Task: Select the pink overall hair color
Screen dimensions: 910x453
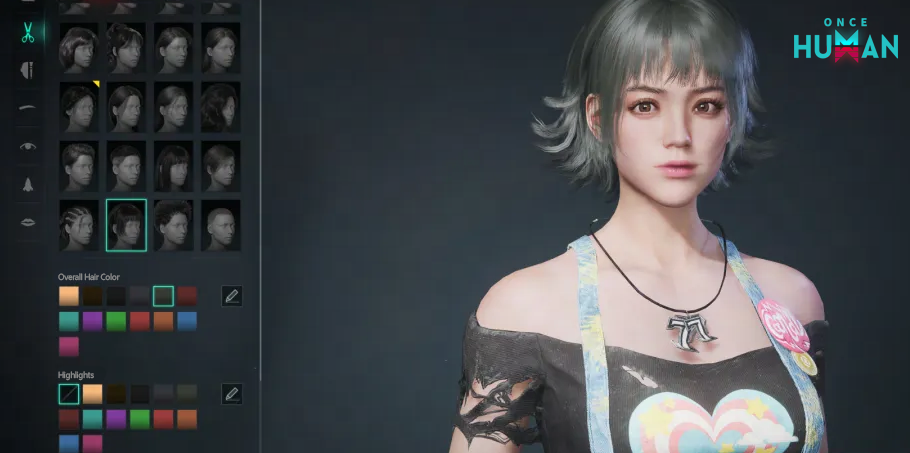Action: click(69, 346)
